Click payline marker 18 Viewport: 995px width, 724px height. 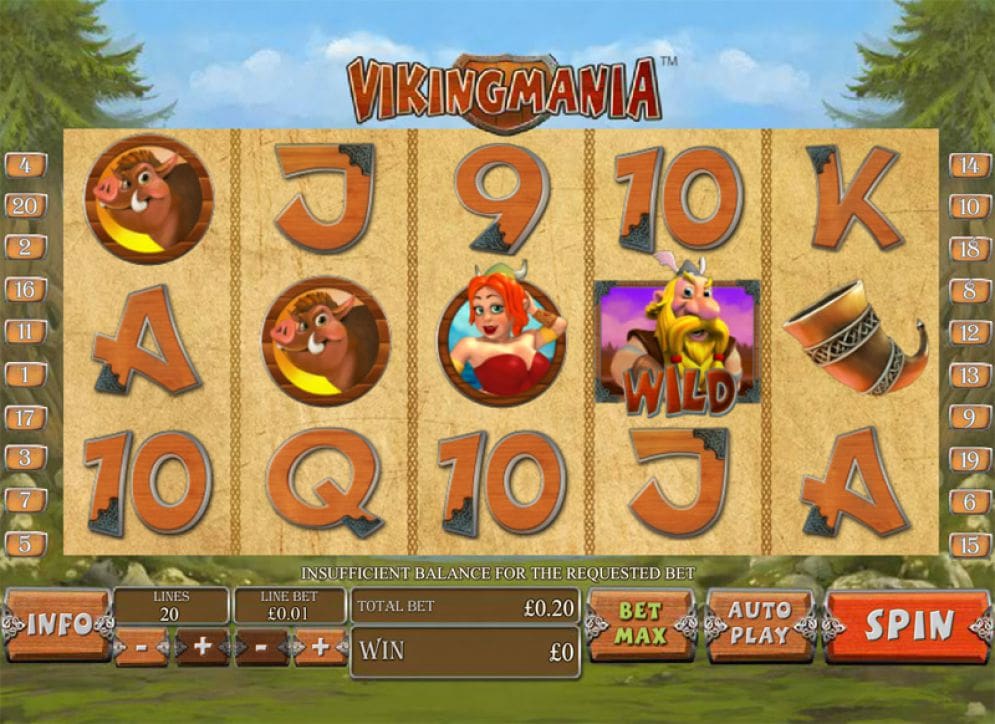coord(969,249)
